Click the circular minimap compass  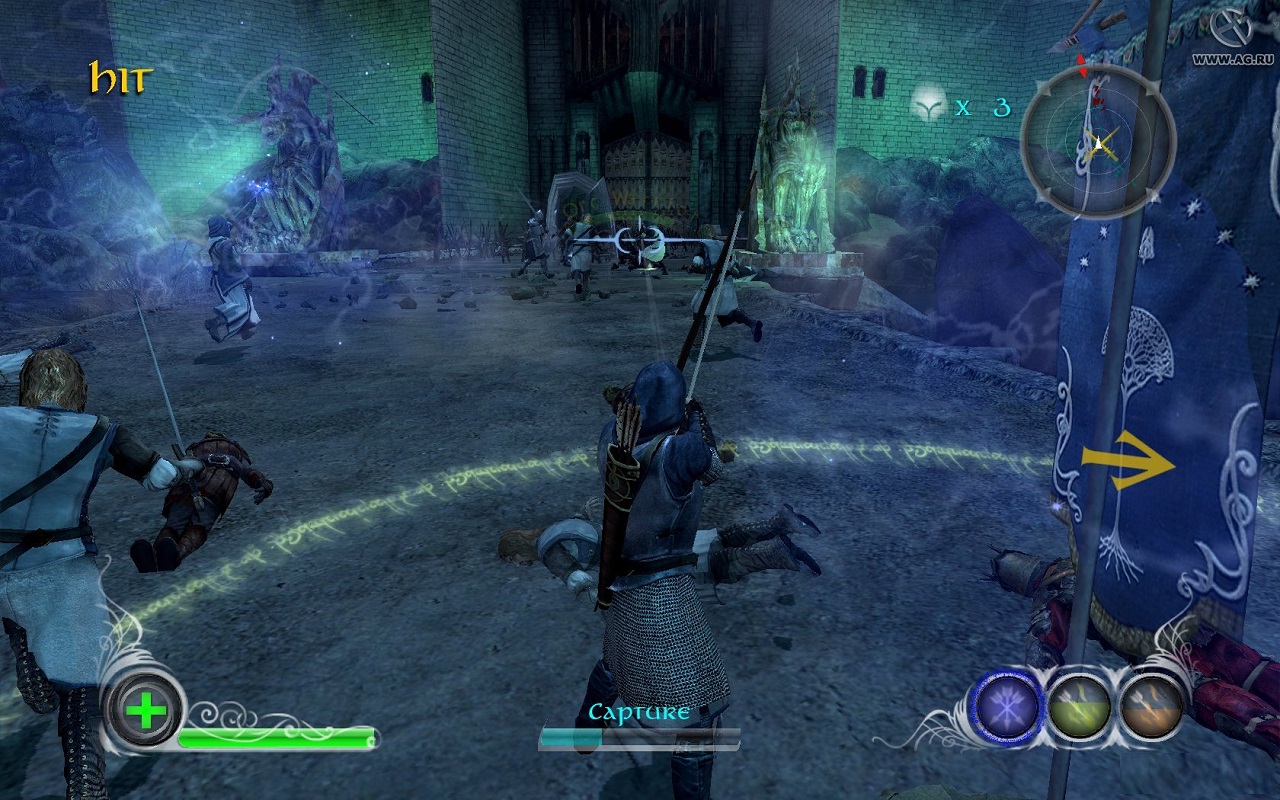click(x=1098, y=141)
